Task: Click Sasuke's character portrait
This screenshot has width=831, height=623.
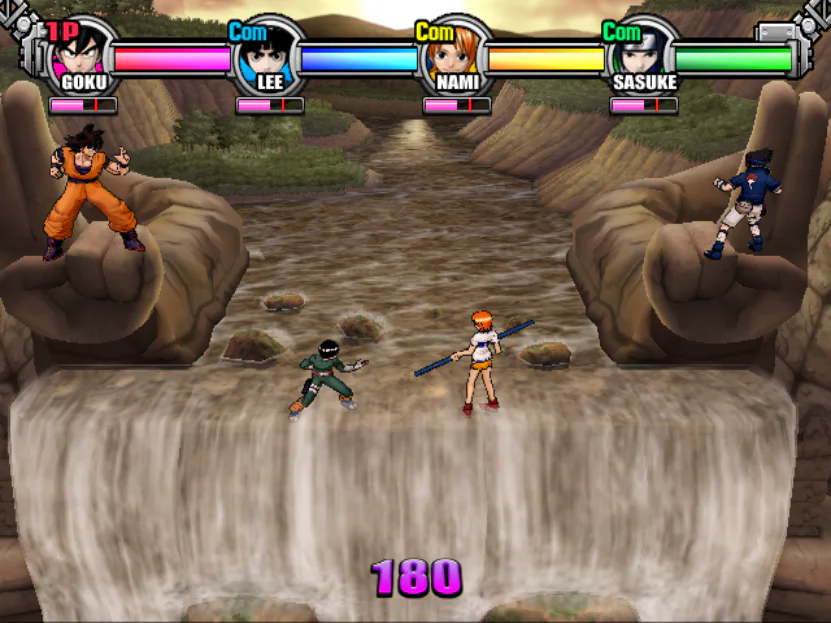Action: tap(641, 50)
